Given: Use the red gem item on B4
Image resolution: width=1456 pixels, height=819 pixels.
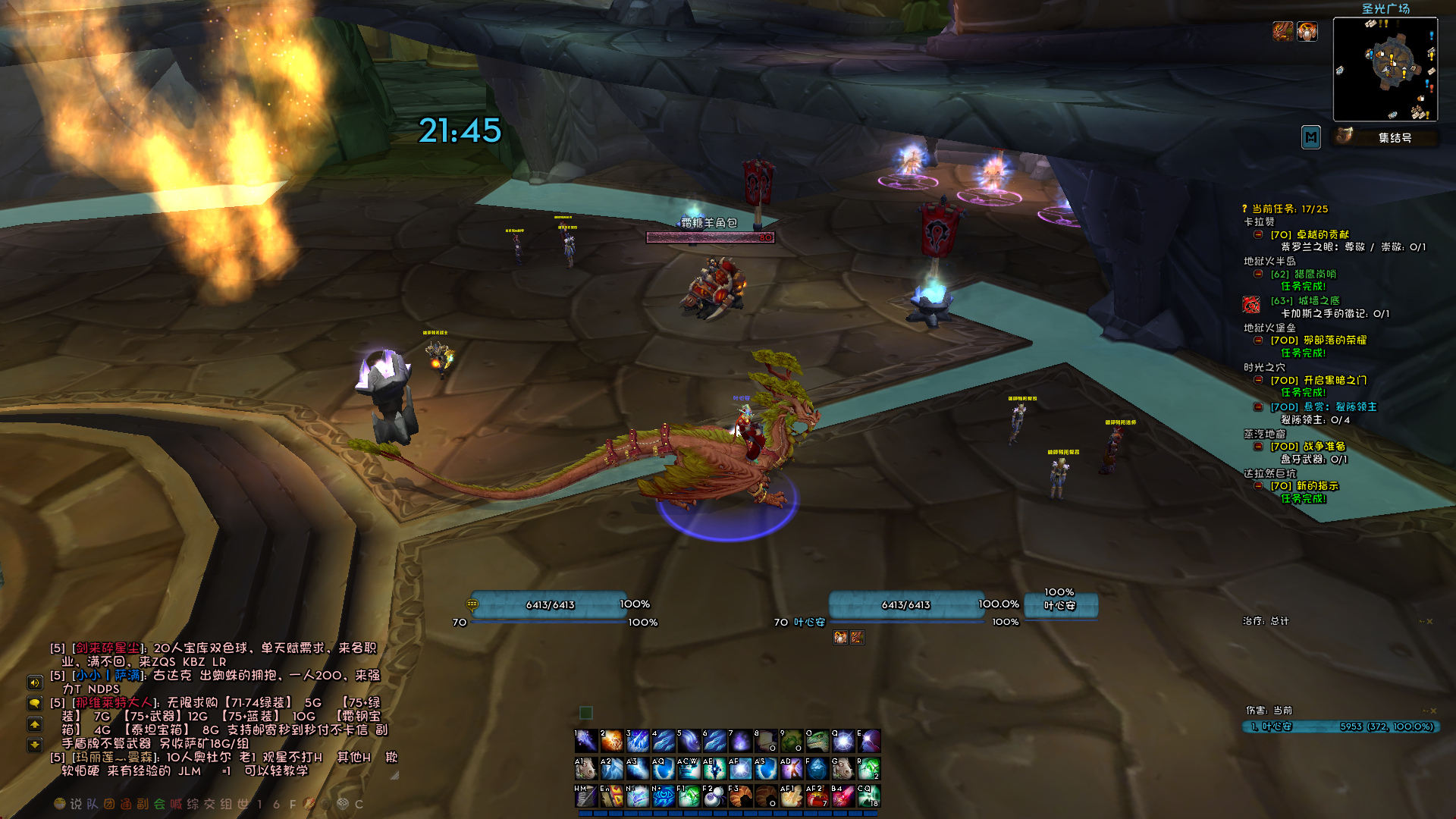Looking at the screenshot, I should (x=843, y=796).
